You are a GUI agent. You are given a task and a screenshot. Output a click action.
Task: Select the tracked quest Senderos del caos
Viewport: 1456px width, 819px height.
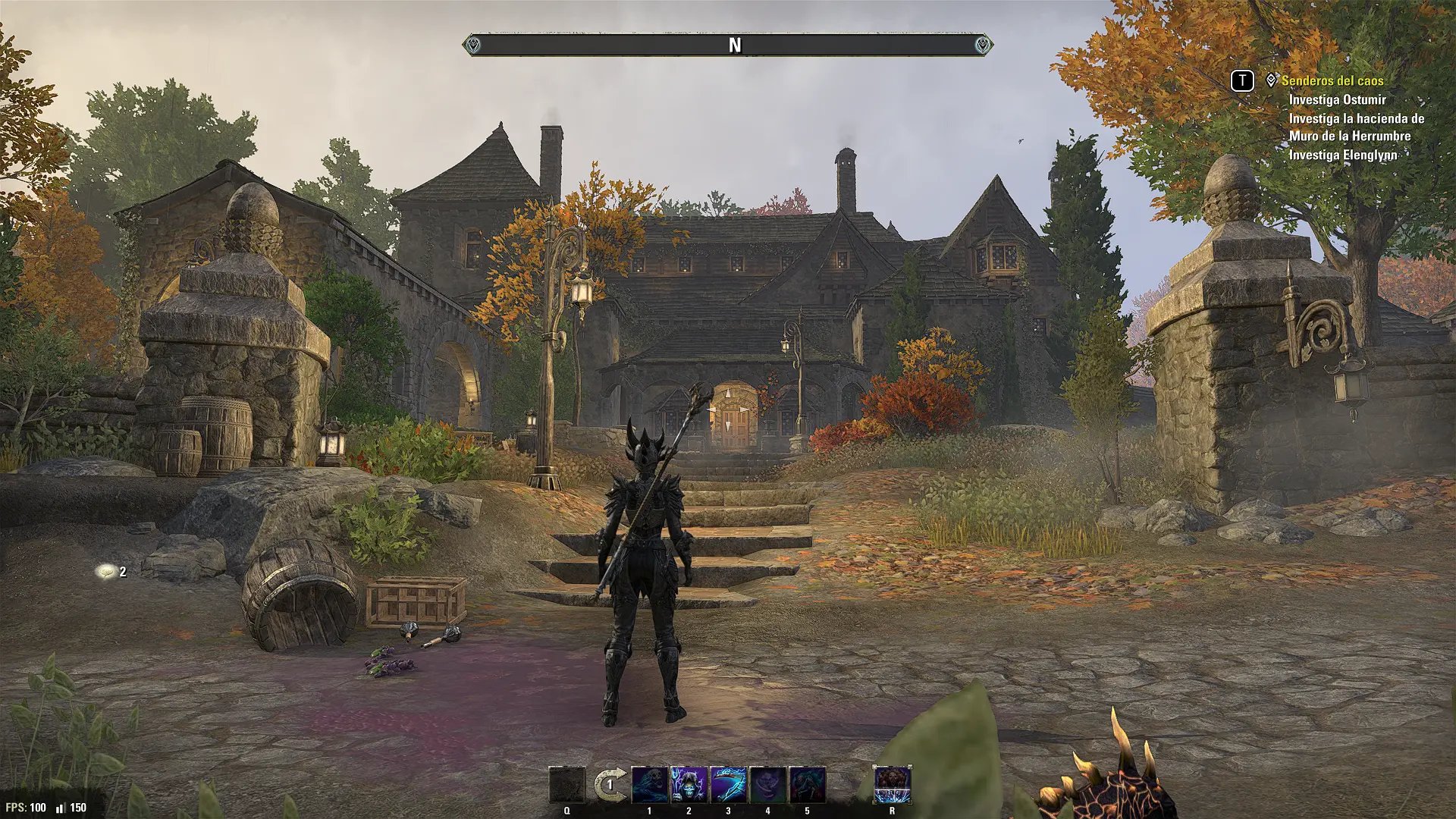tap(1332, 80)
